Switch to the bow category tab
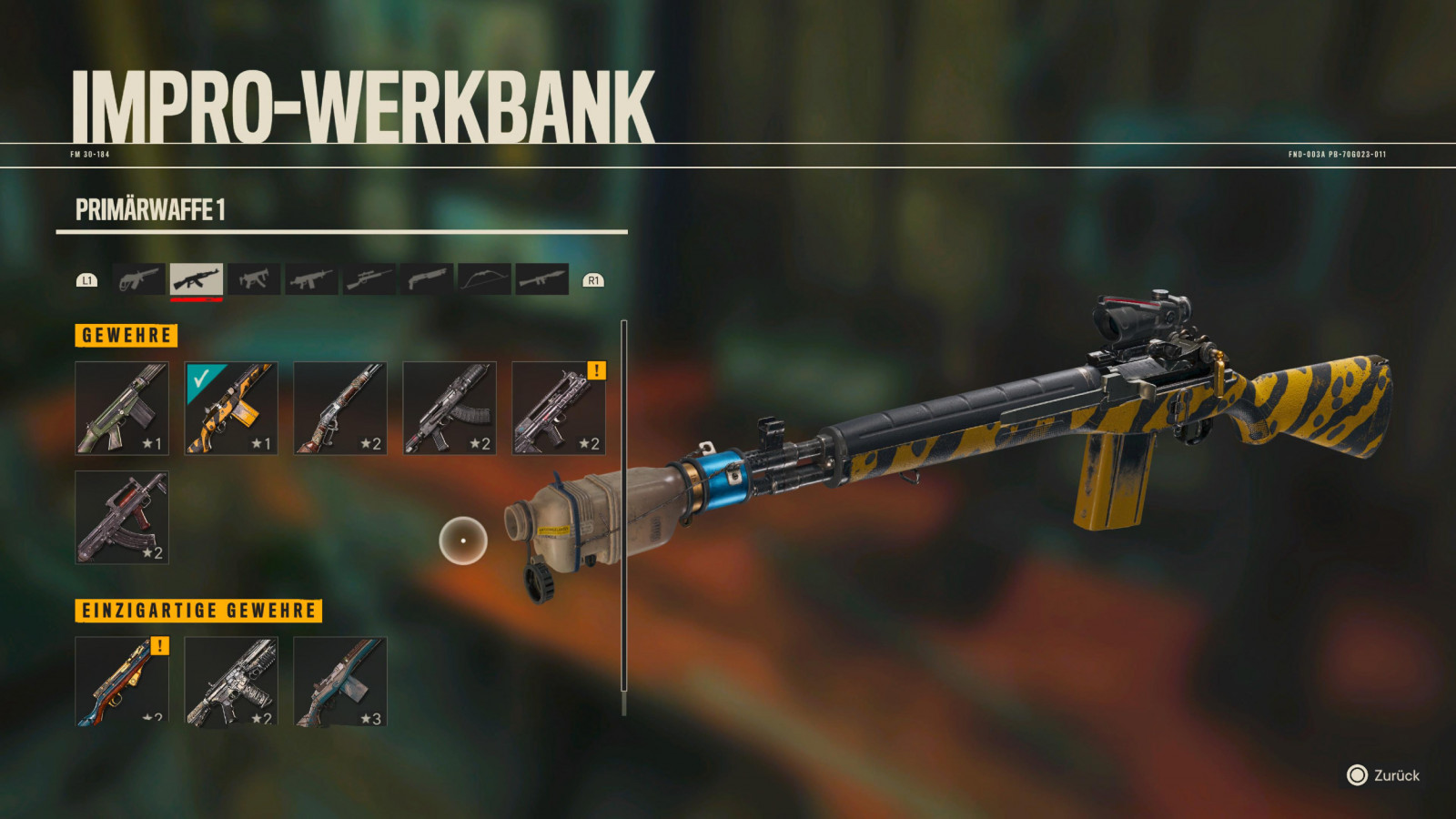This screenshot has width=1456, height=819. coord(483,279)
